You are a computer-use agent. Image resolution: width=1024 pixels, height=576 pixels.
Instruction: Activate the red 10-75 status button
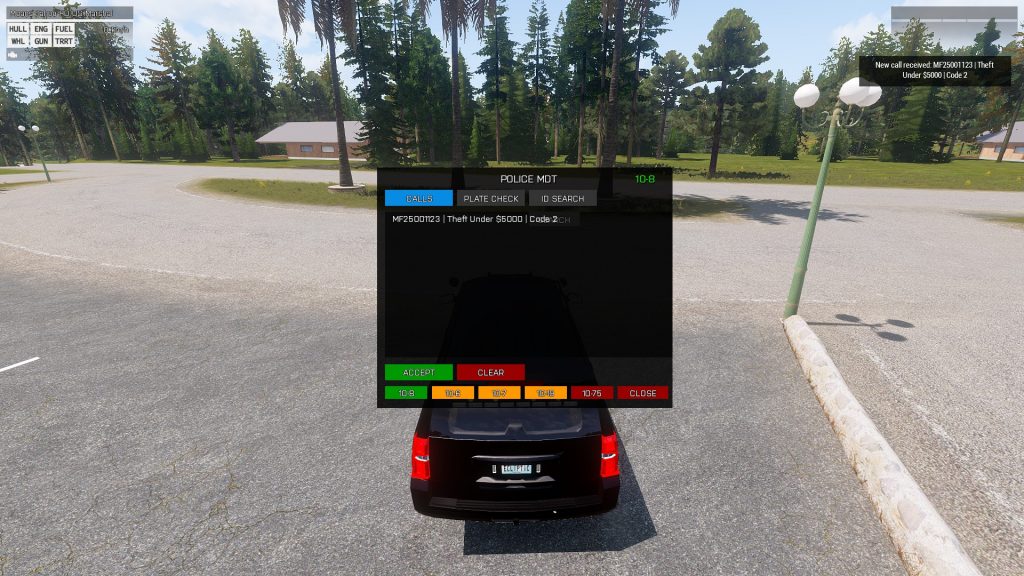point(591,393)
